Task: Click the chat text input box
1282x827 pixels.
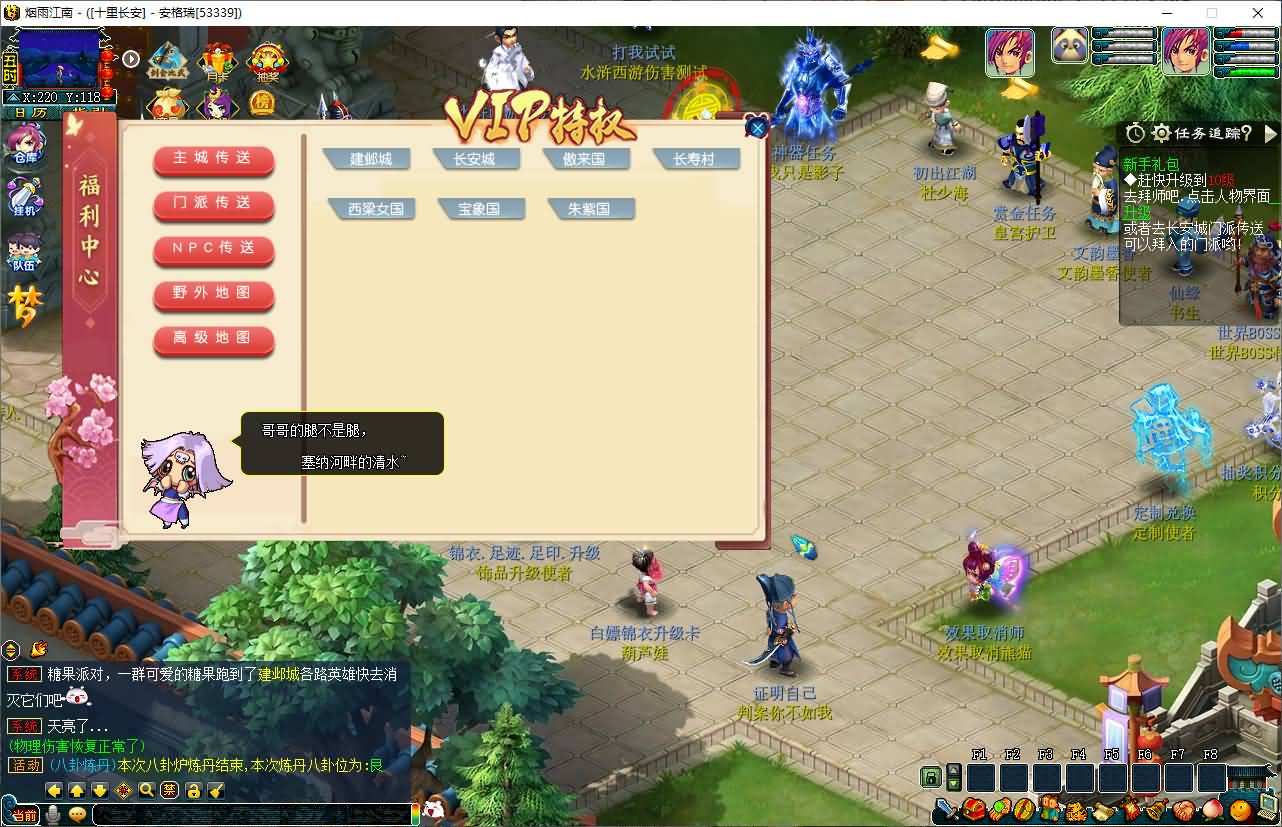Action: [x=250, y=814]
